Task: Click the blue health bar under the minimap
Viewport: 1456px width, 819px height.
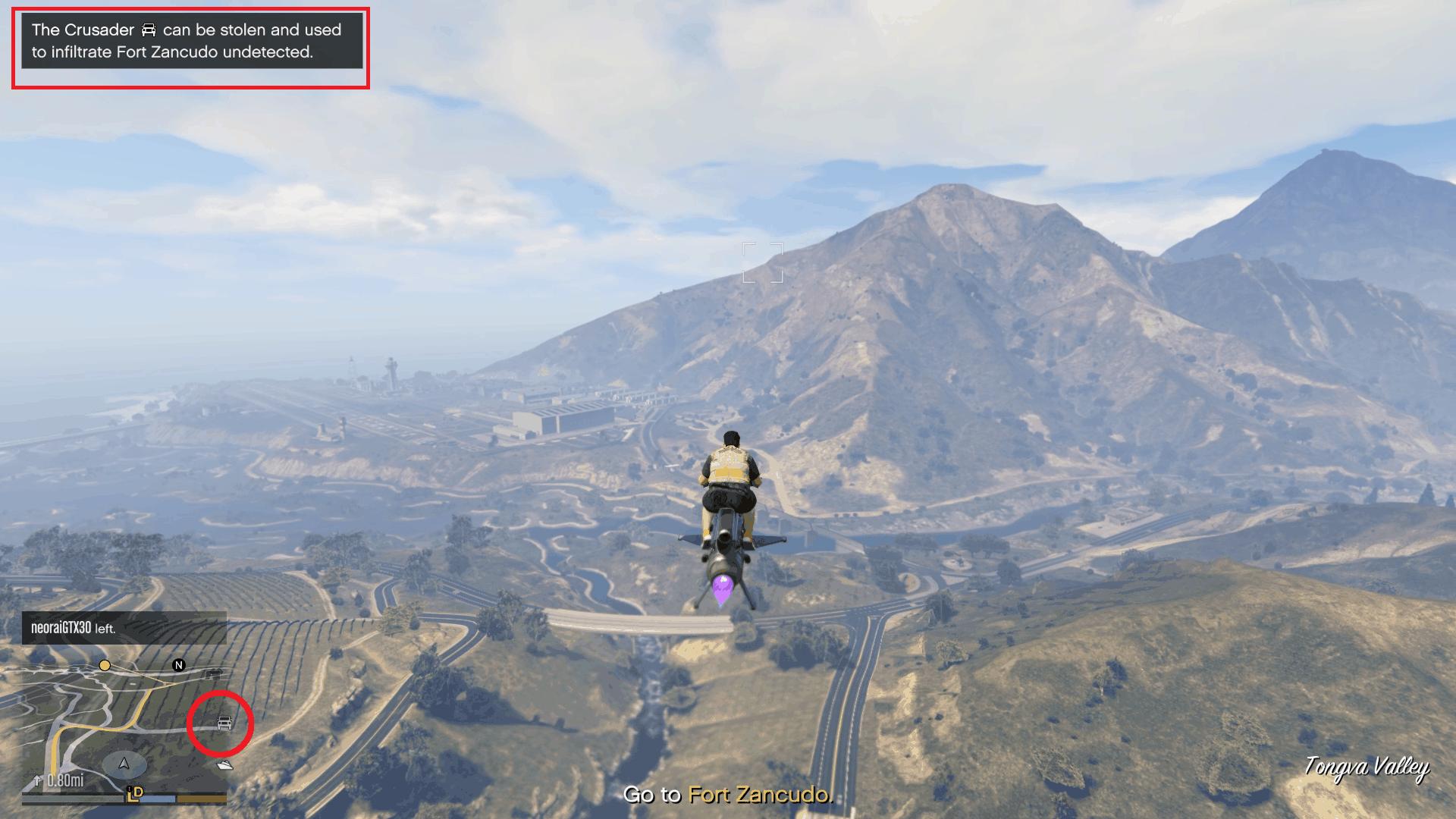Action: [159, 797]
